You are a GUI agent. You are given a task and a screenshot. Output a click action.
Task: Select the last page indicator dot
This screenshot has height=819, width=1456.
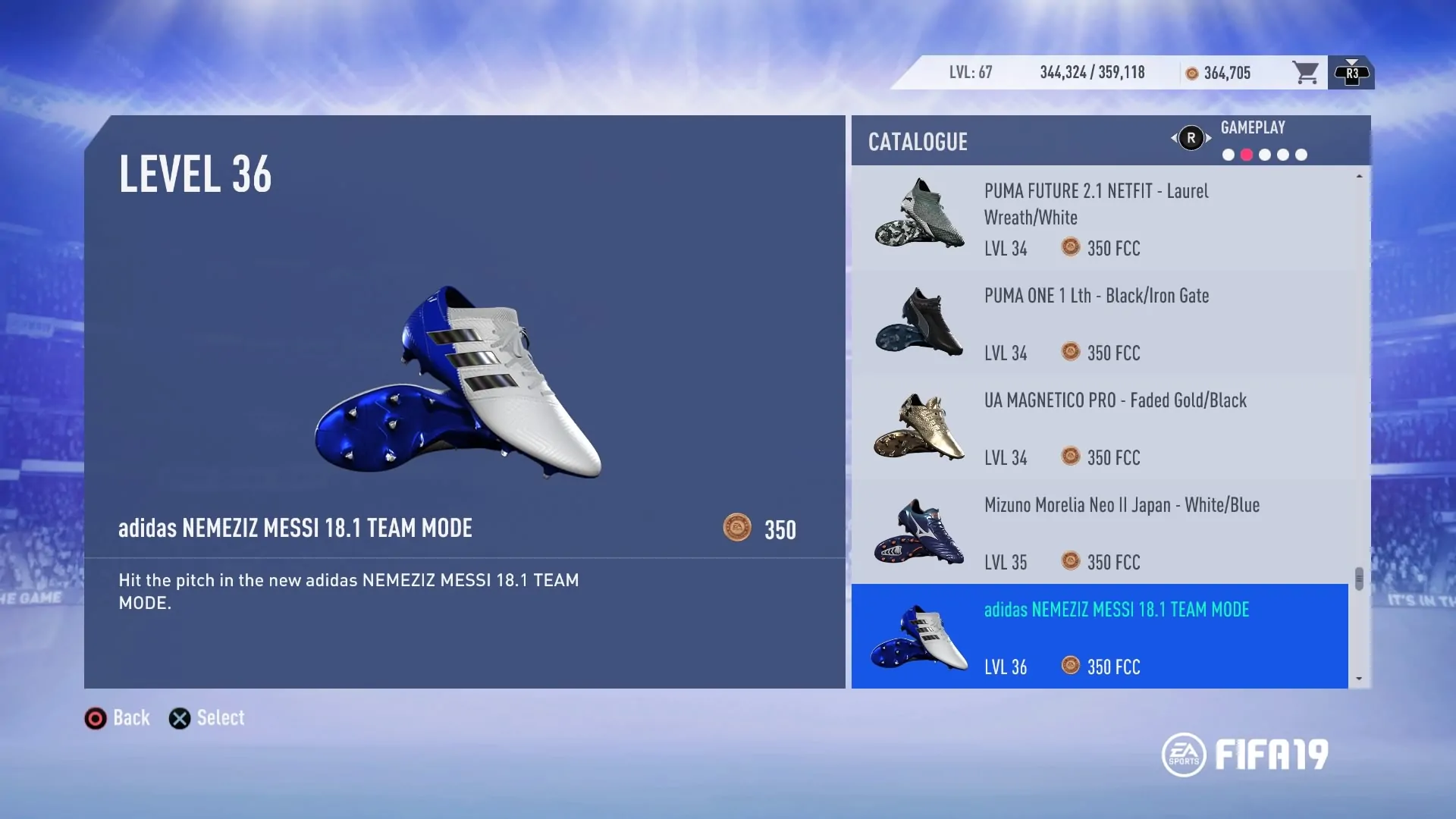[x=1302, y=154]
